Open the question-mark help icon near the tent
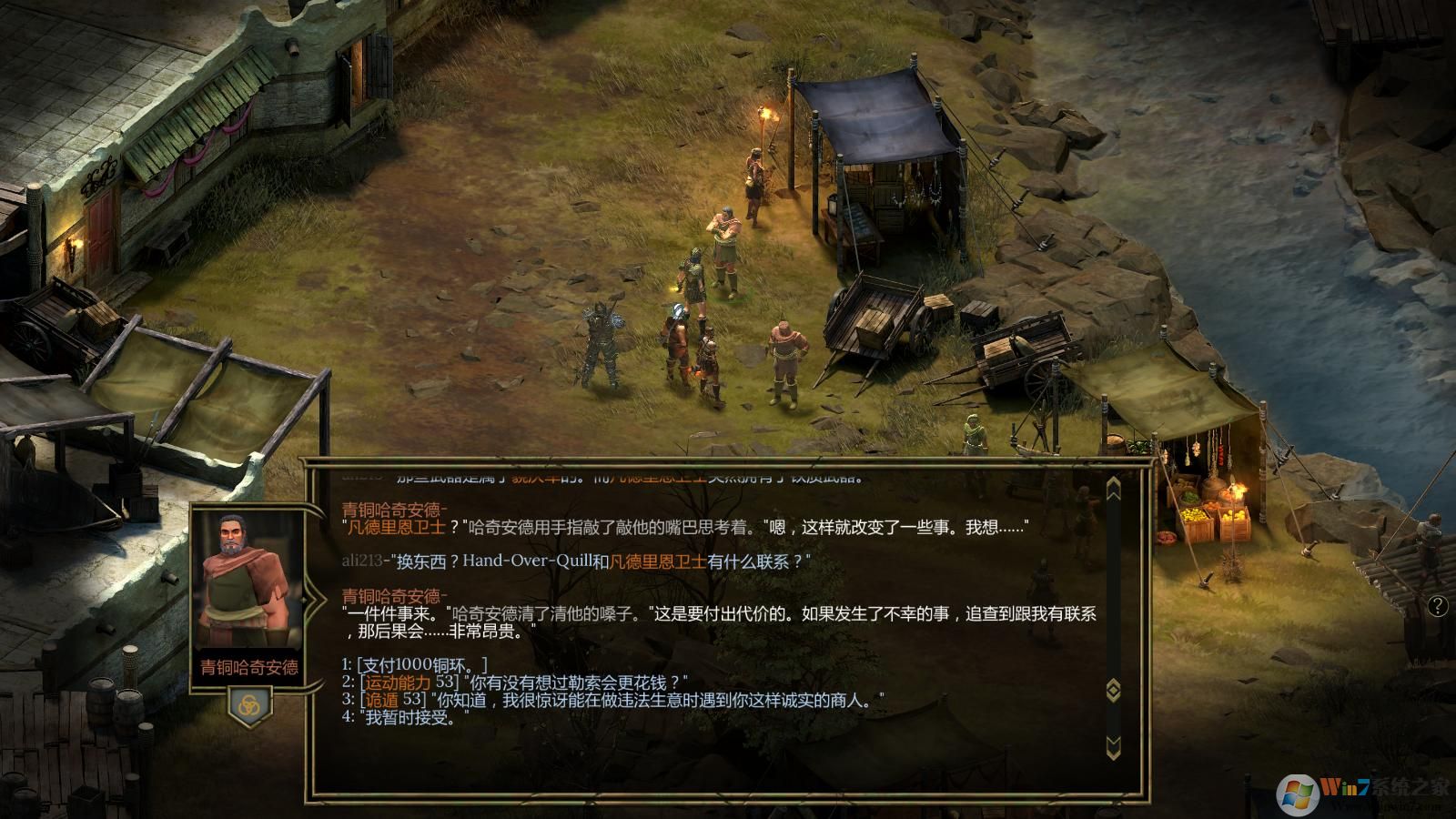The width and height of the screenshot is (1456, 819). pos(1438,604)
